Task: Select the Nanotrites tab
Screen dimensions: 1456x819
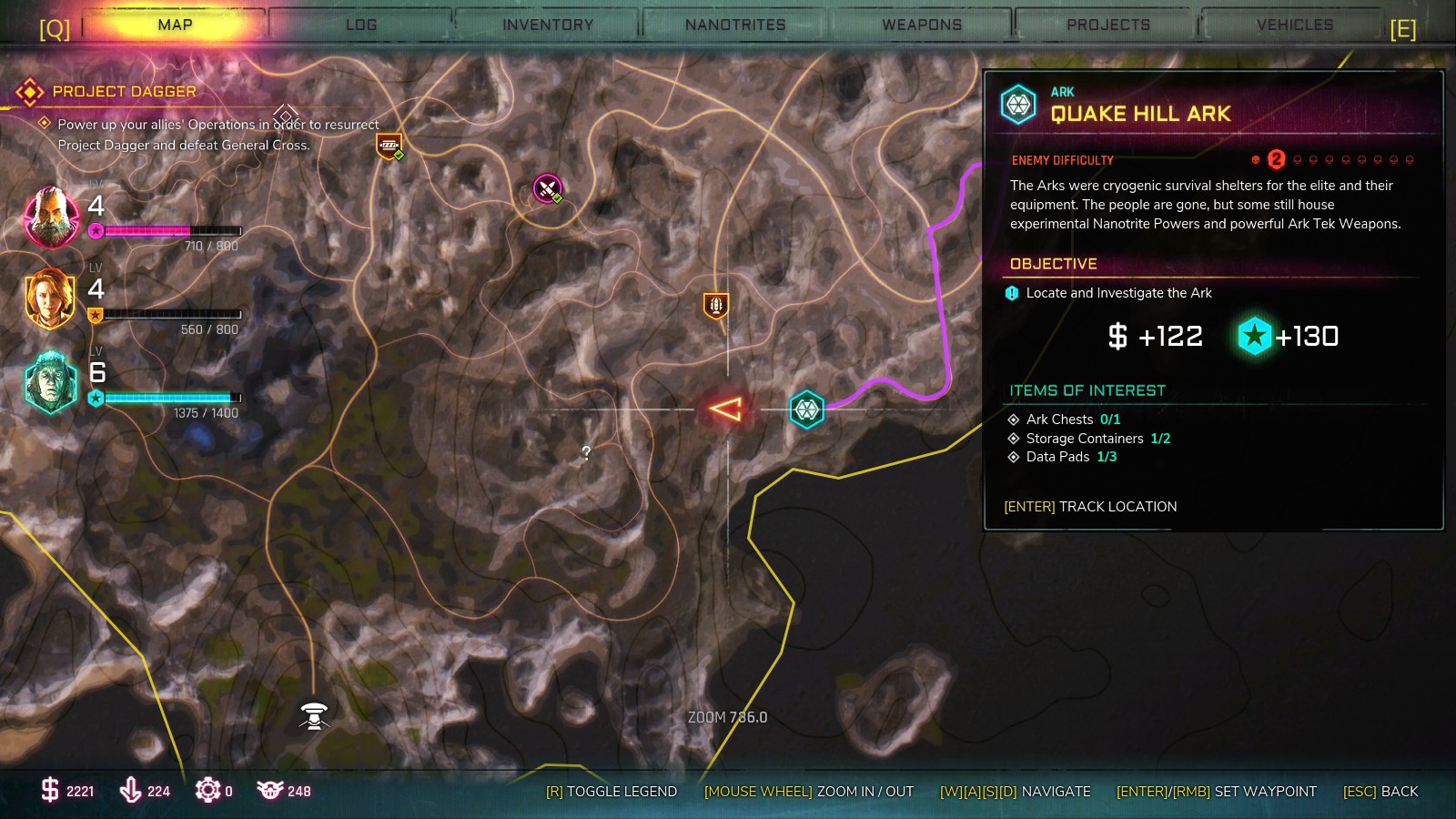Action: point(735,25)
